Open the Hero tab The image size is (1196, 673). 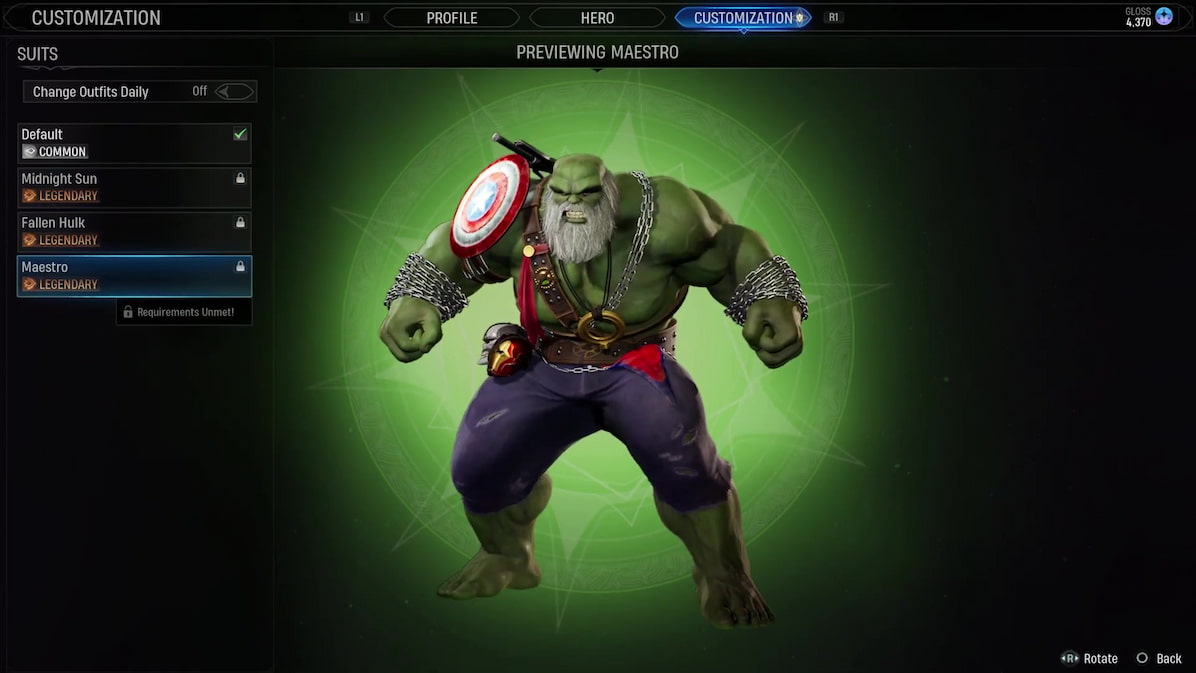pos(597,18)
